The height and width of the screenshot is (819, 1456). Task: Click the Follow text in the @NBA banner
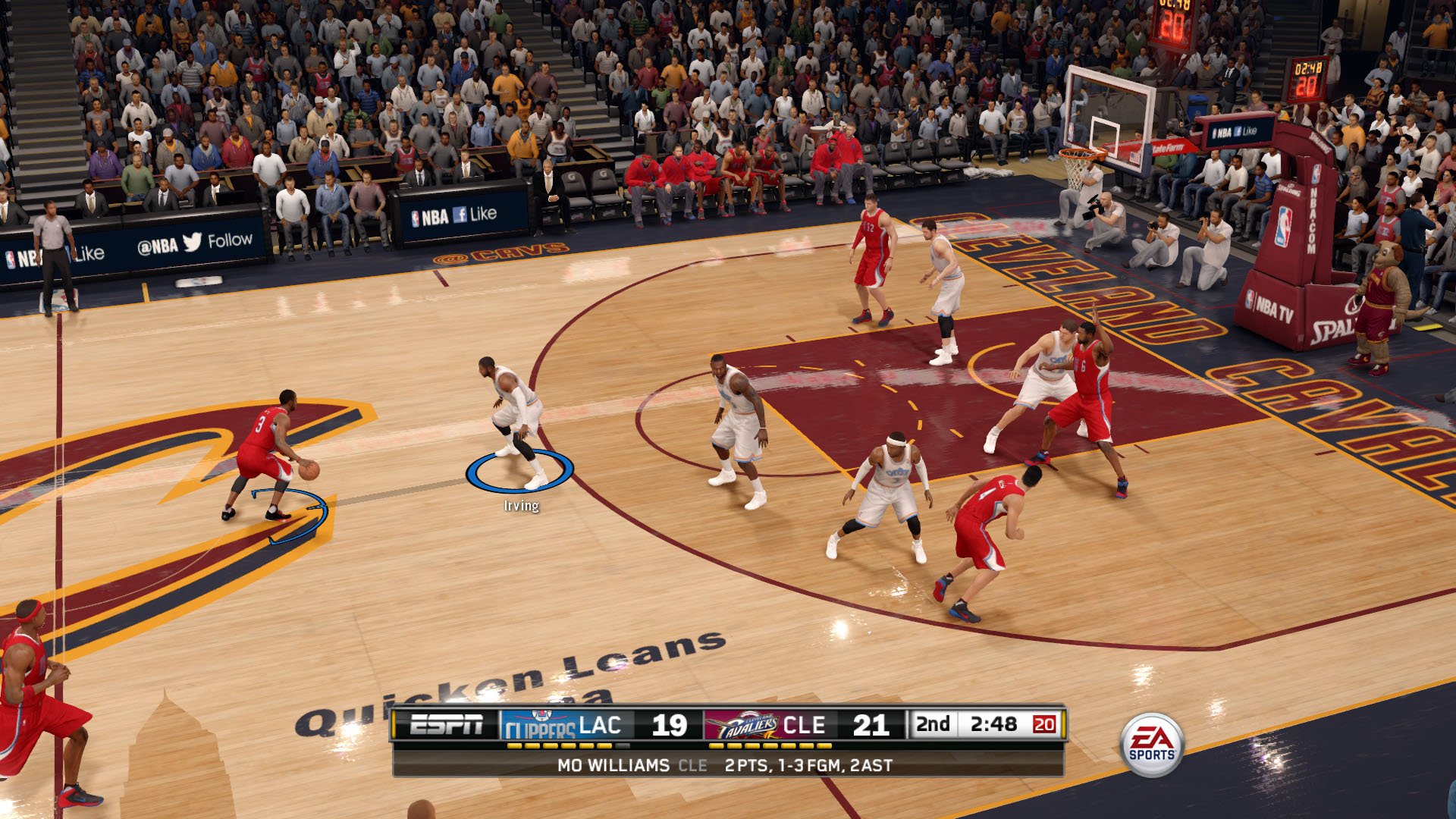point(231,241)
